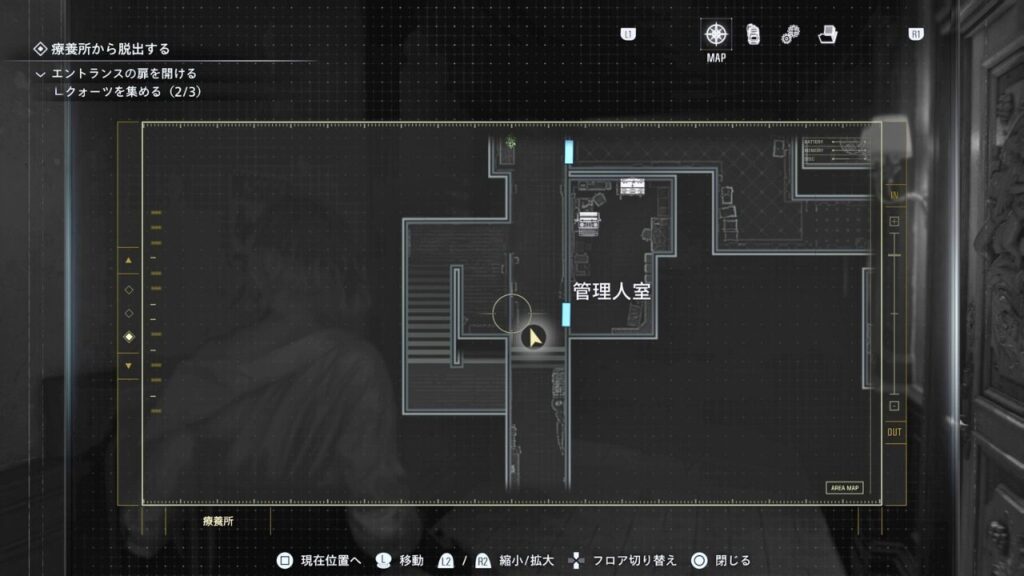Click the zoom slider track

click(894, 315)
